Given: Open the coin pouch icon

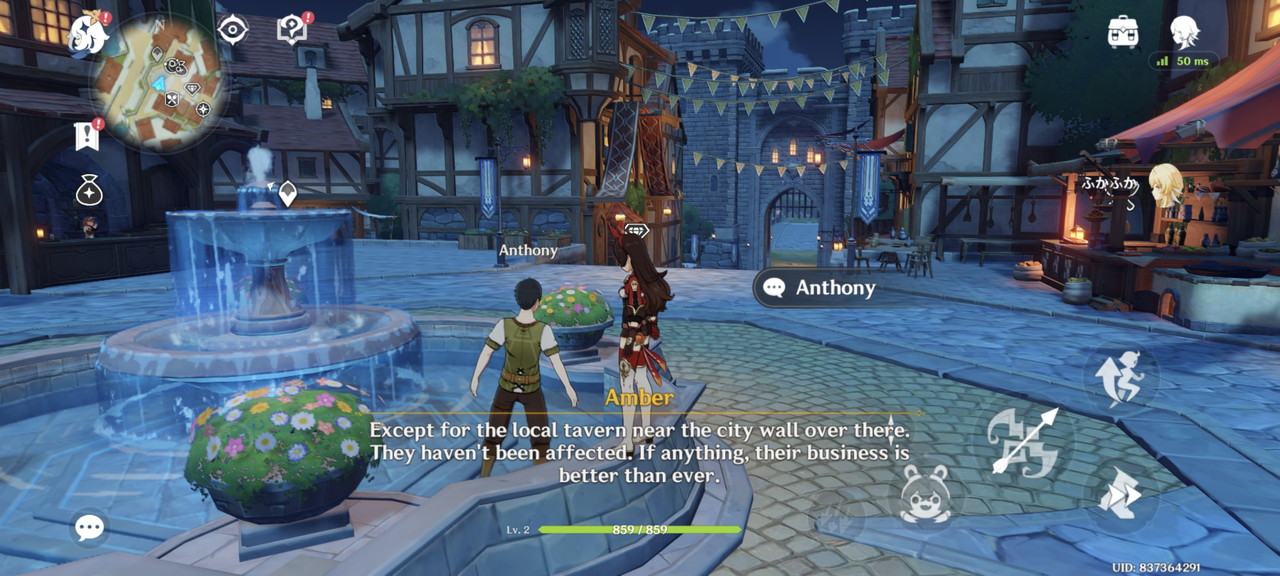Looking at the screenshot, I should (89, 190).
